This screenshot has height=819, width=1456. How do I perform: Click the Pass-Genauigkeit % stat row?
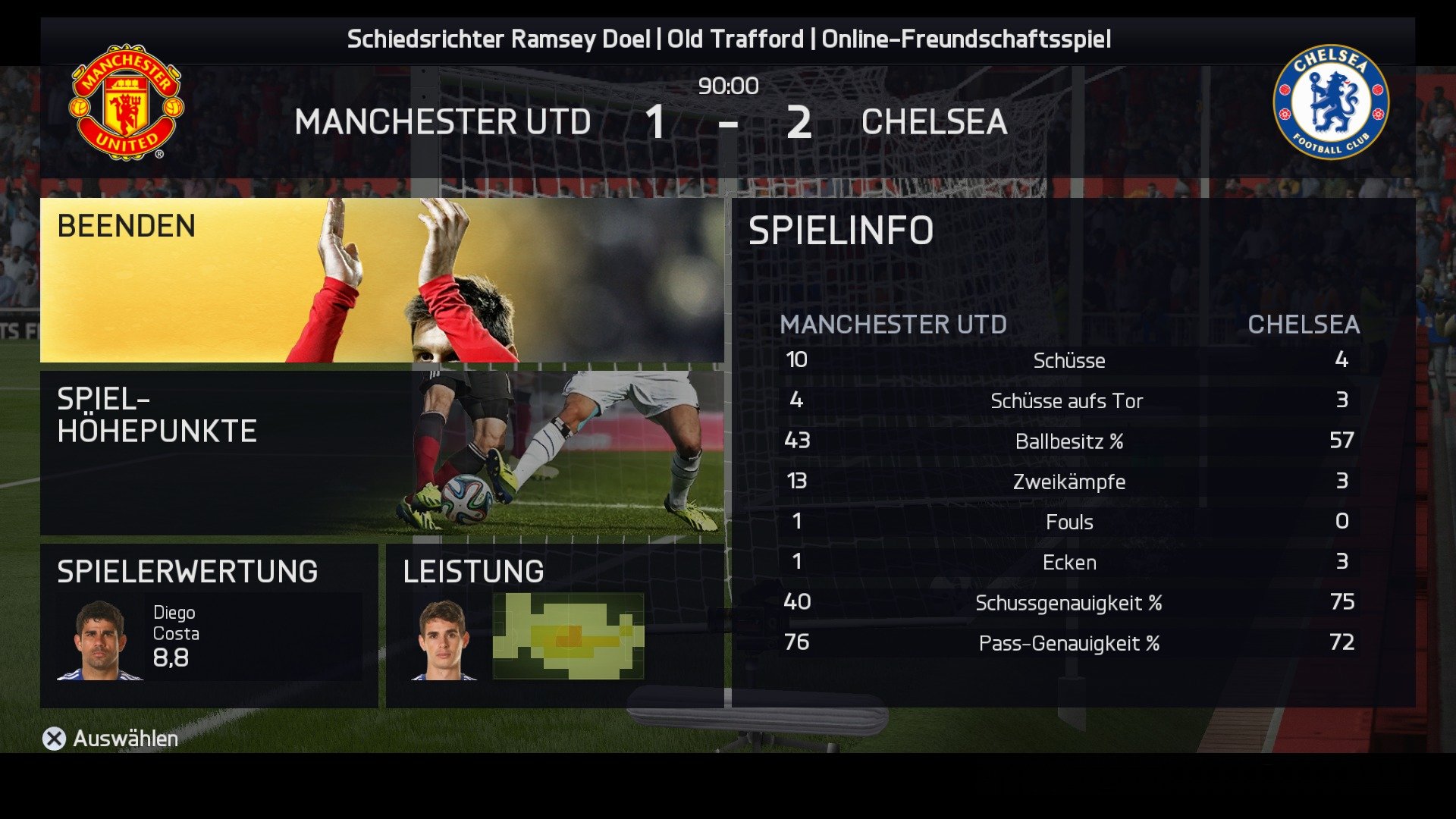[x=1071, y=643]
